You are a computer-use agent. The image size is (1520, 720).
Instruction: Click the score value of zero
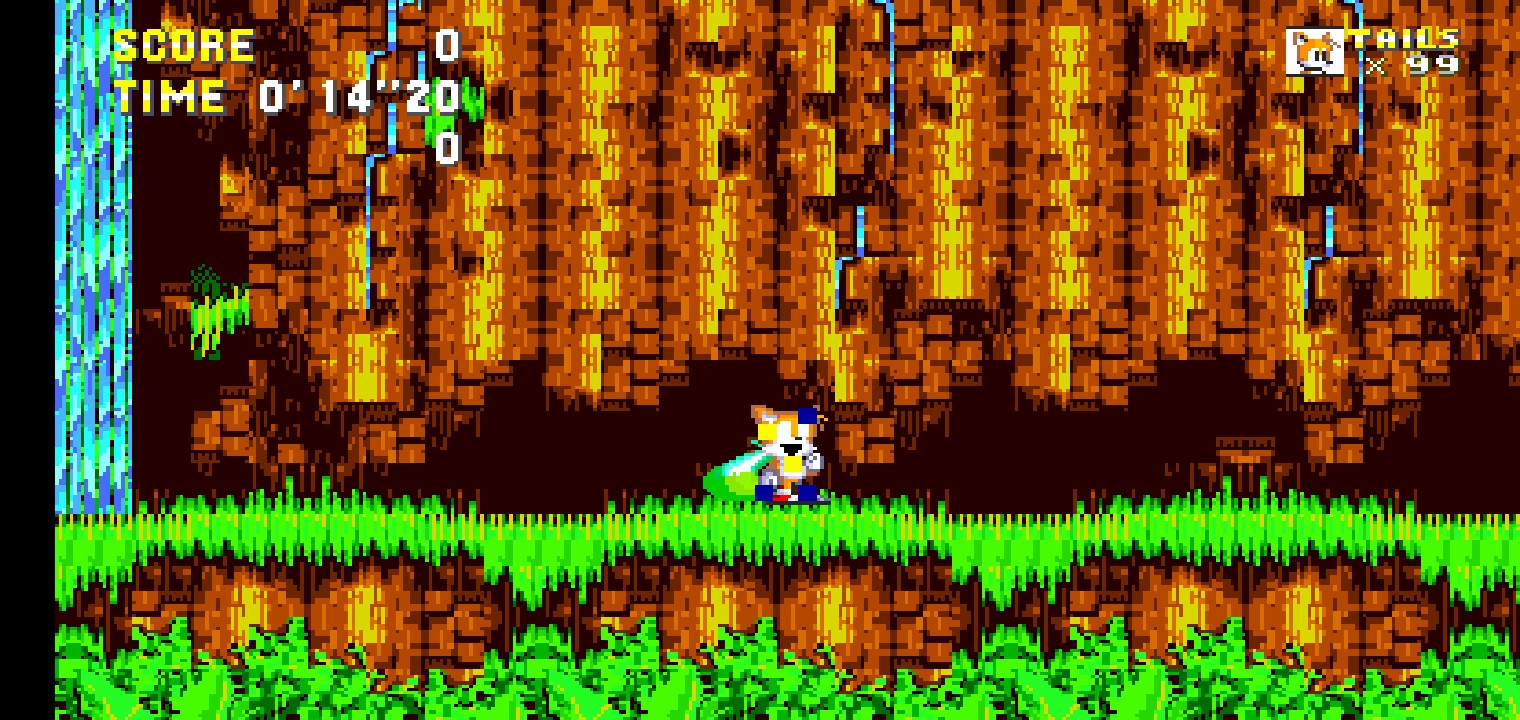pyautogui.click(x=447, y=44)
